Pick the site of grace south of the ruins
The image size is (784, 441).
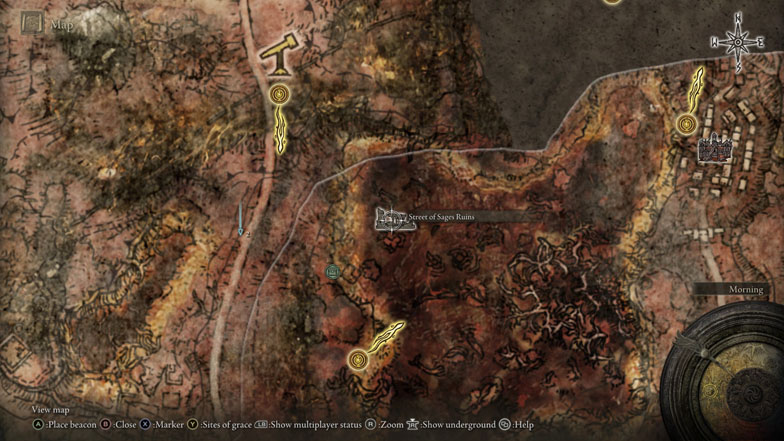pyautogui.click(x=358, y=358)
